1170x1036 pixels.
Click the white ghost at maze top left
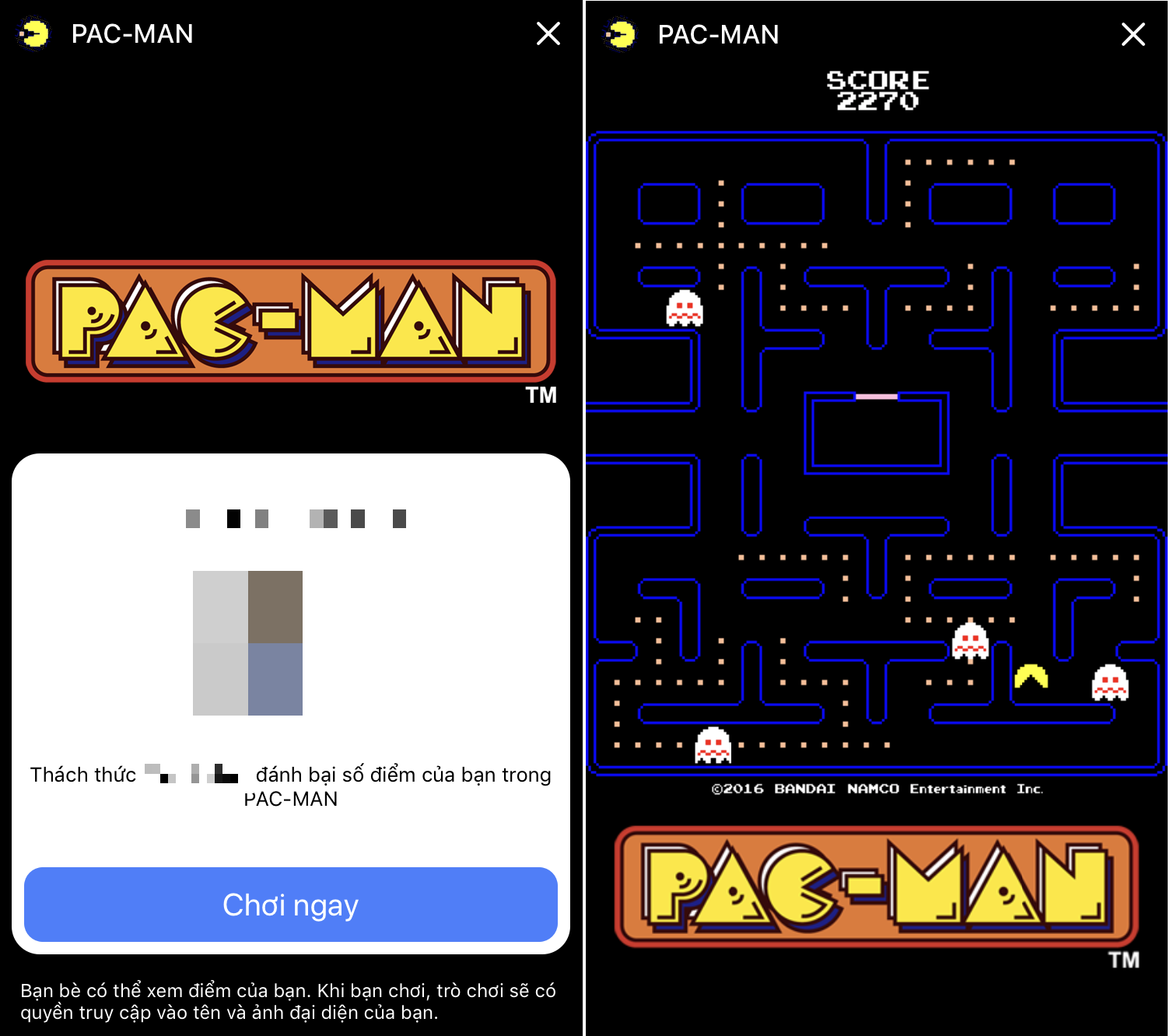pyautogui.click(x=685, y=308)
